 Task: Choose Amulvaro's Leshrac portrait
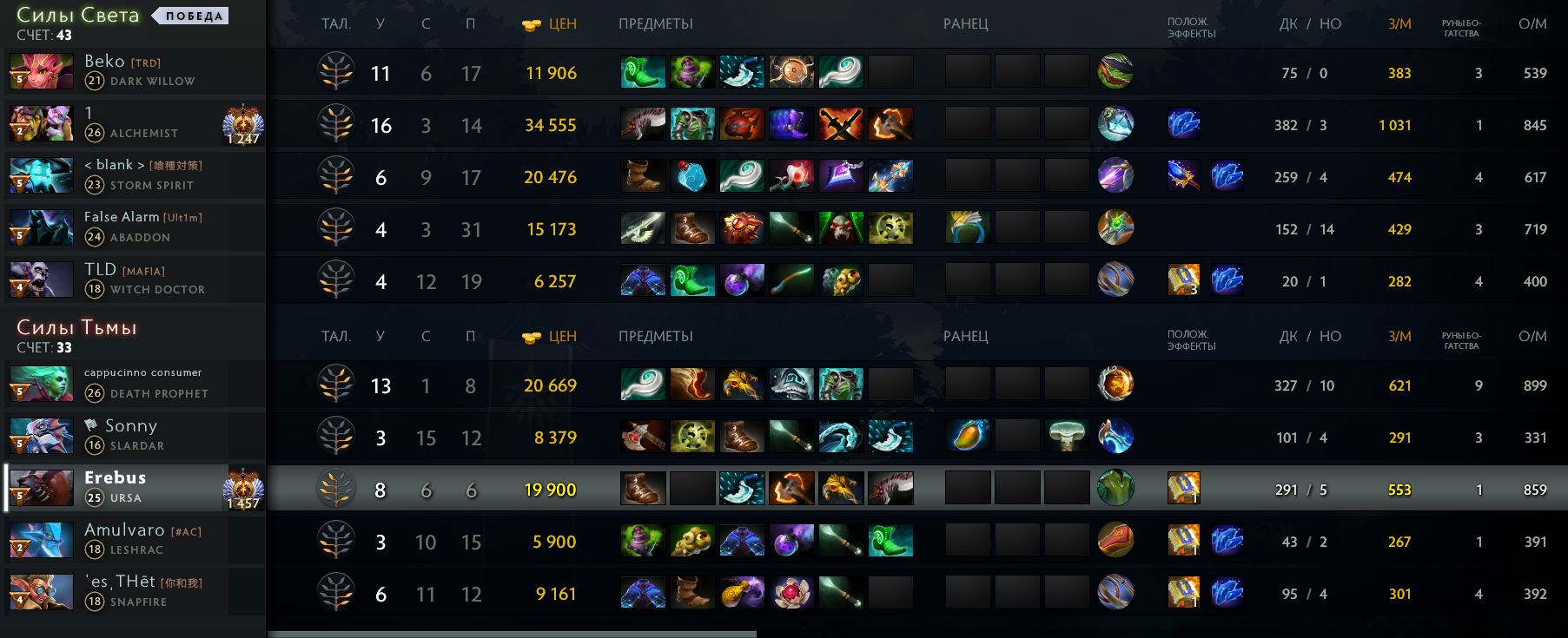click(41, 541)
